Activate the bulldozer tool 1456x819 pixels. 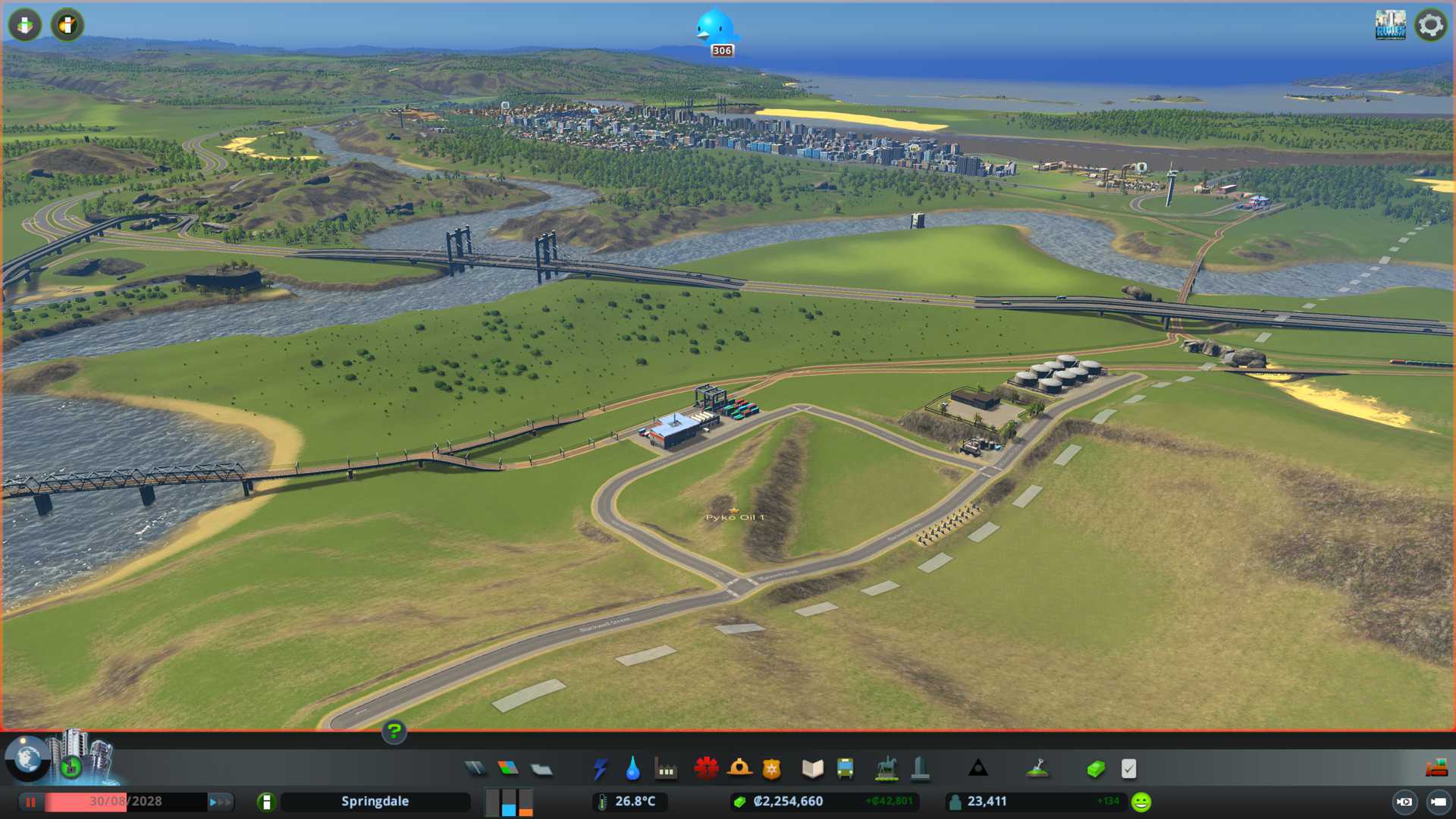1436,769
